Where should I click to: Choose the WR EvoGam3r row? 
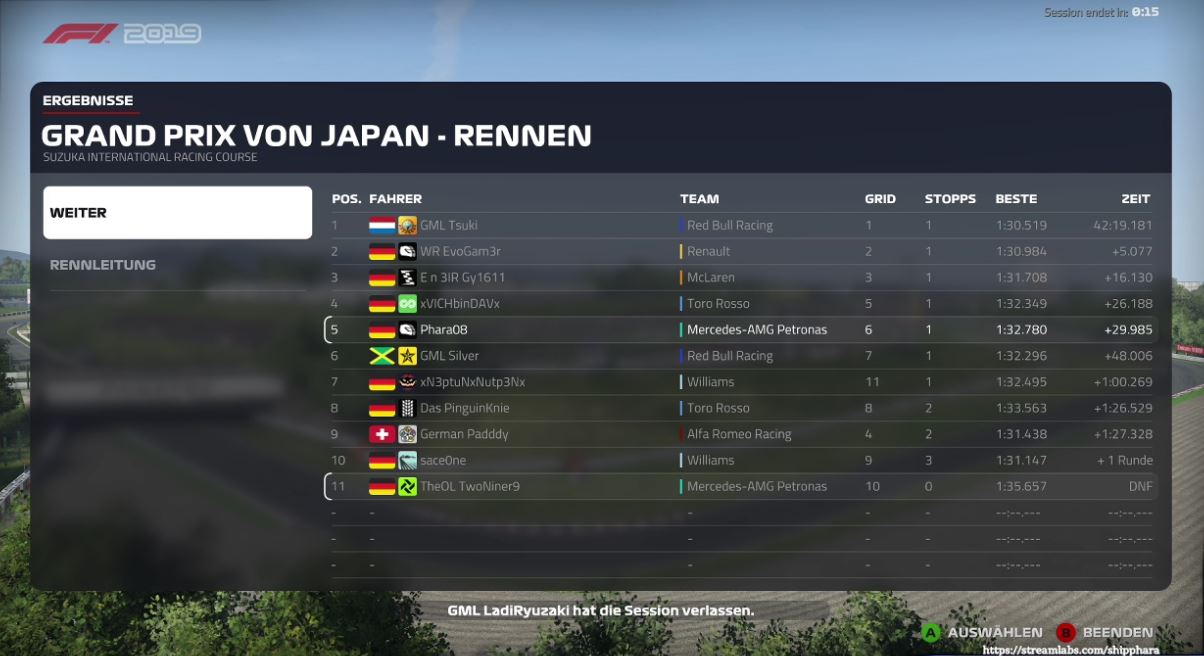pyautogui.click(x=741, y=252)
